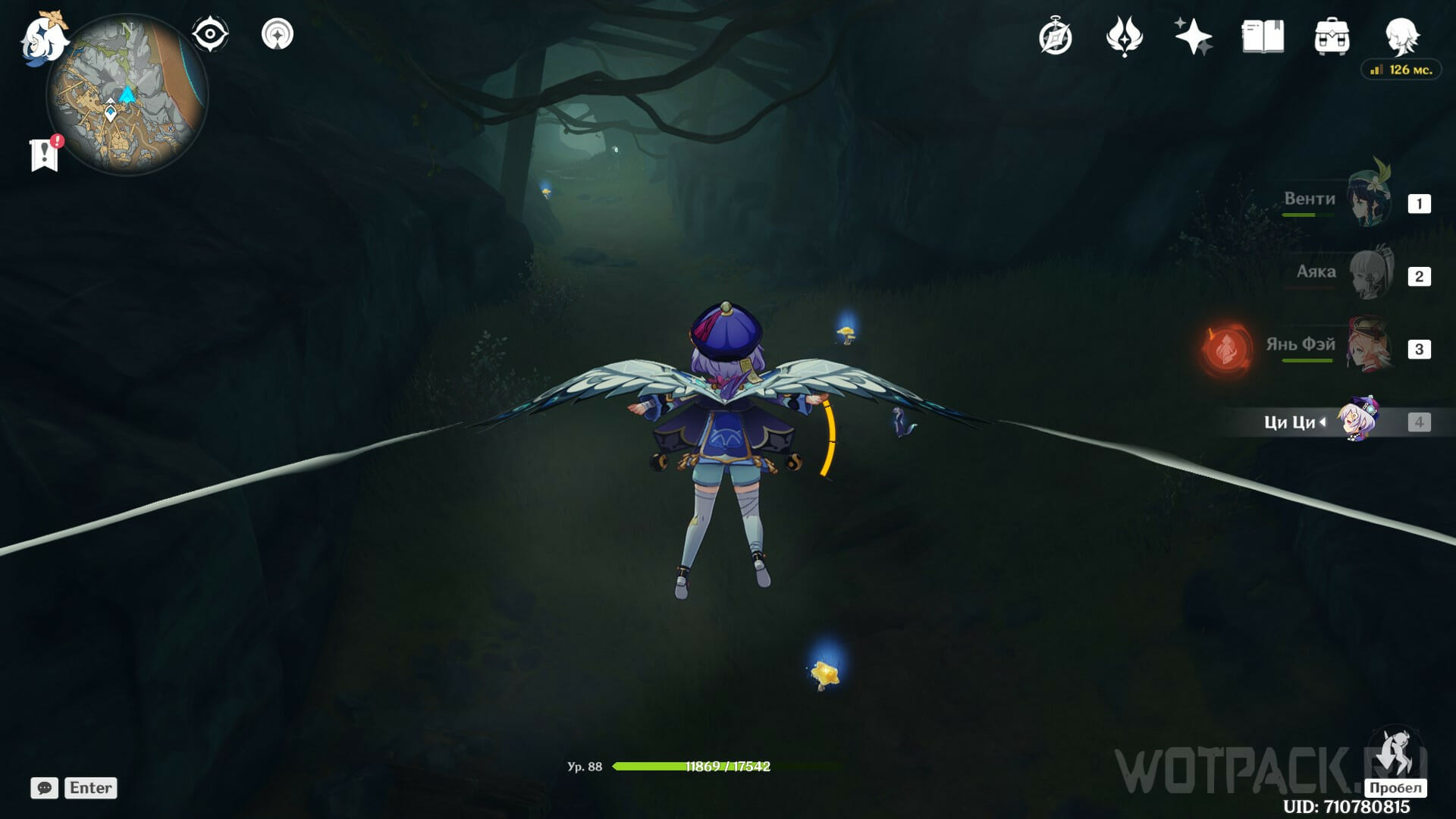1456x819 pixels.
Task: Toggle Elemental Sight eye icon
Action: click(209, 35)
